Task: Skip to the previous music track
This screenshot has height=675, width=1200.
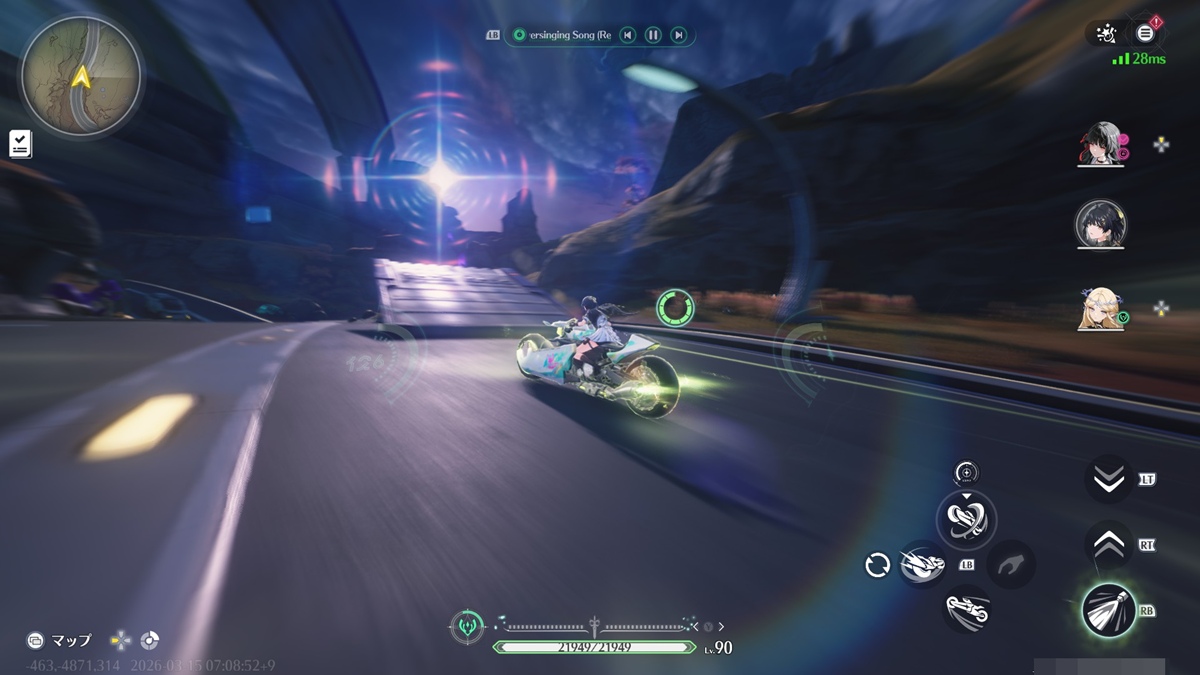Action: click(x=627, y=35)
